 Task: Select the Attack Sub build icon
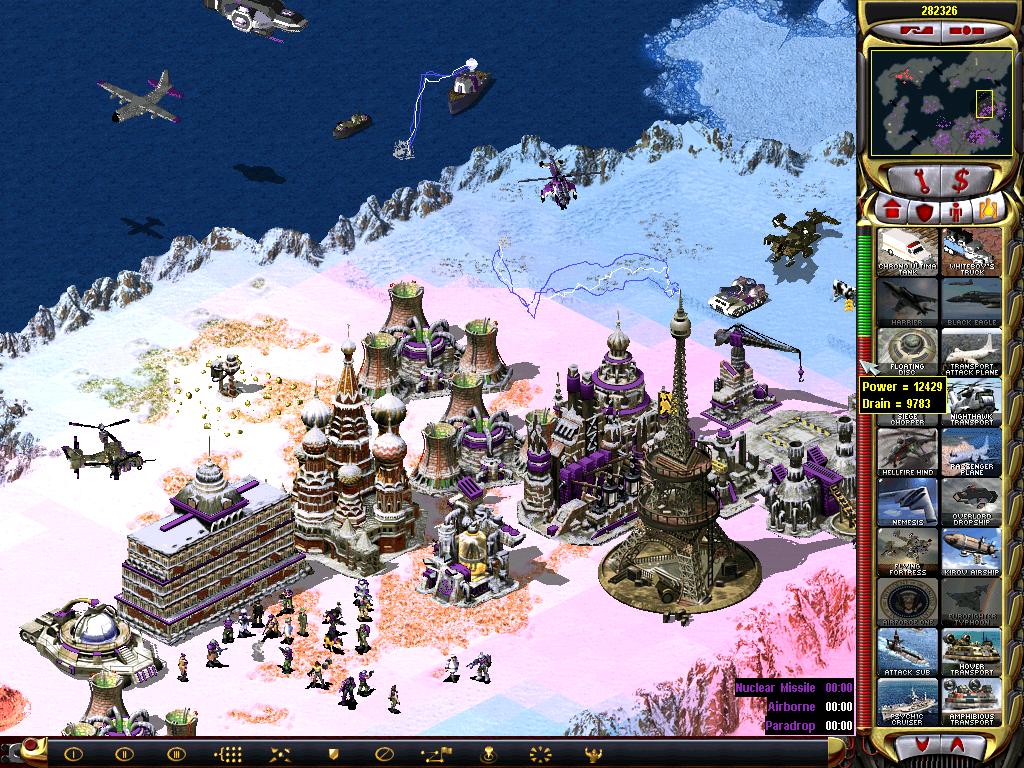909,651
